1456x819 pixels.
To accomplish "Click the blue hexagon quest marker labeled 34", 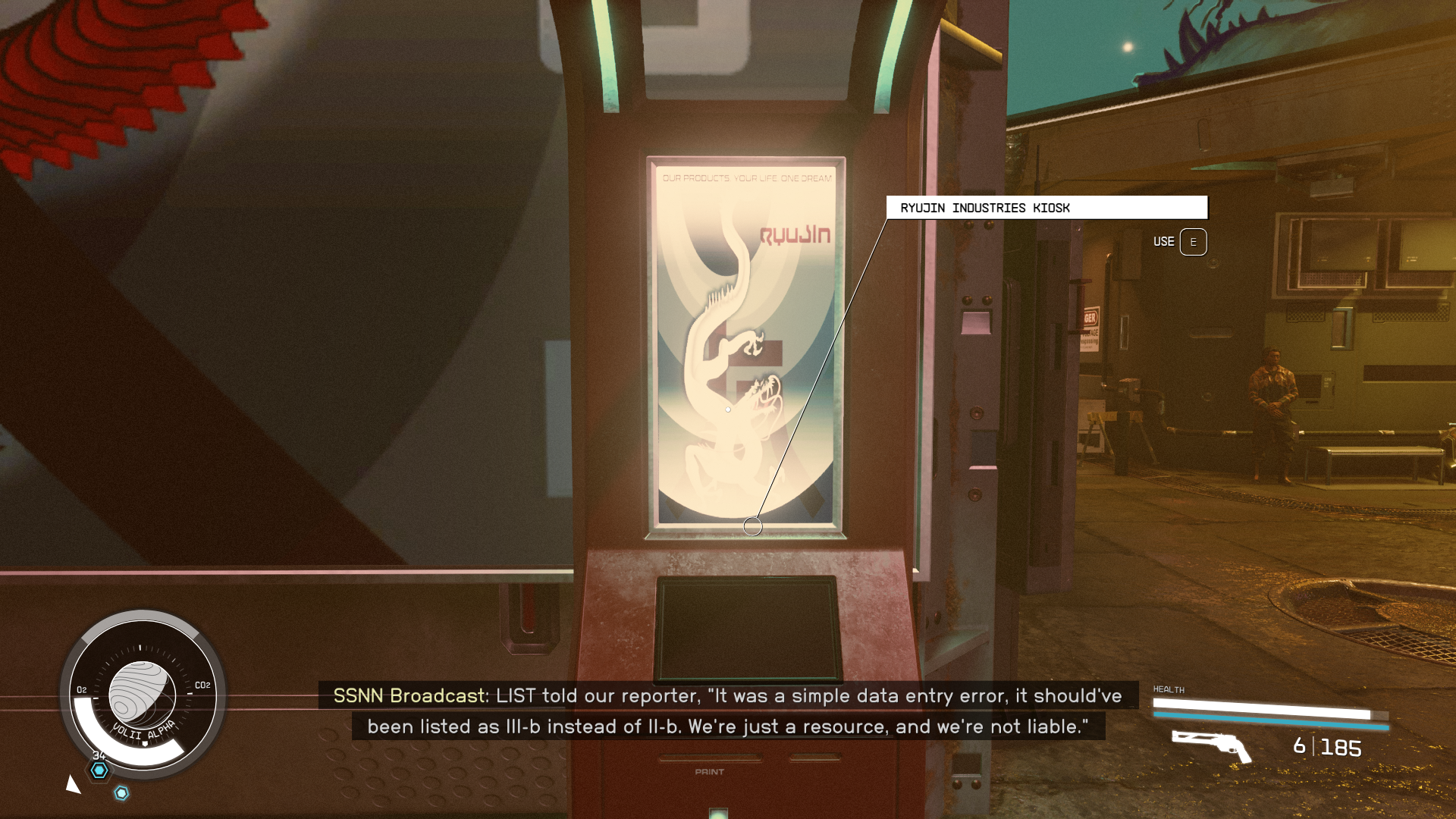I will pyautogui.click(x=98, y=770).
